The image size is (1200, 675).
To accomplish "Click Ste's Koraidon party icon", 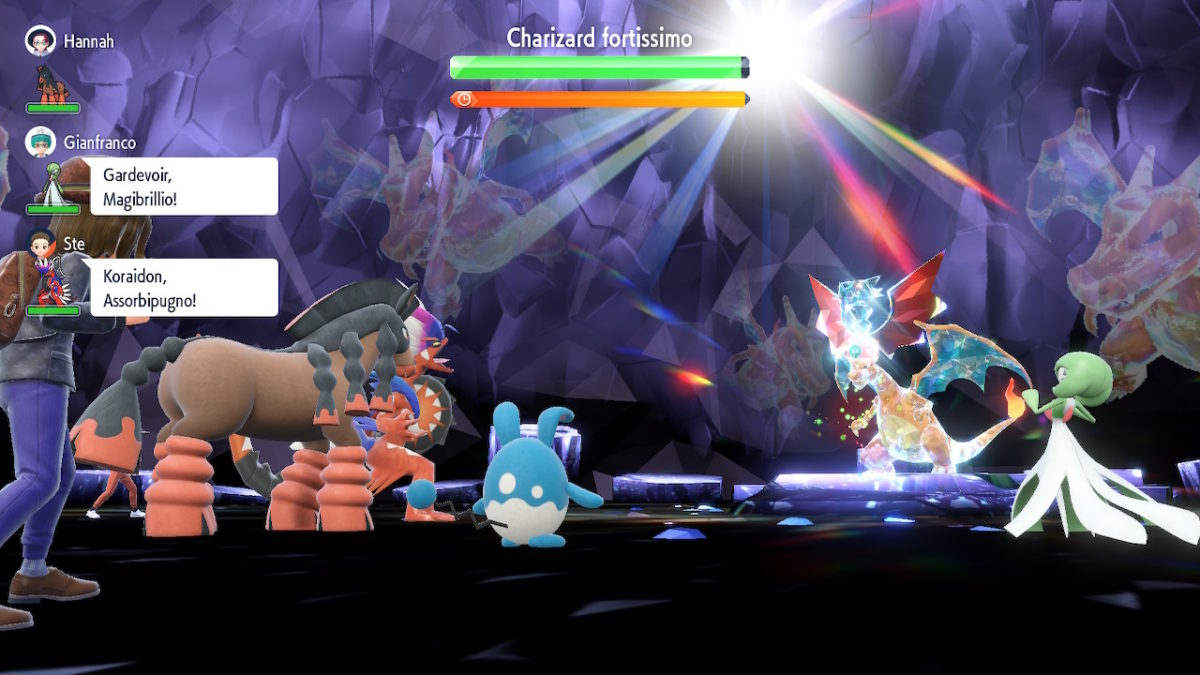I will [52, 286].
